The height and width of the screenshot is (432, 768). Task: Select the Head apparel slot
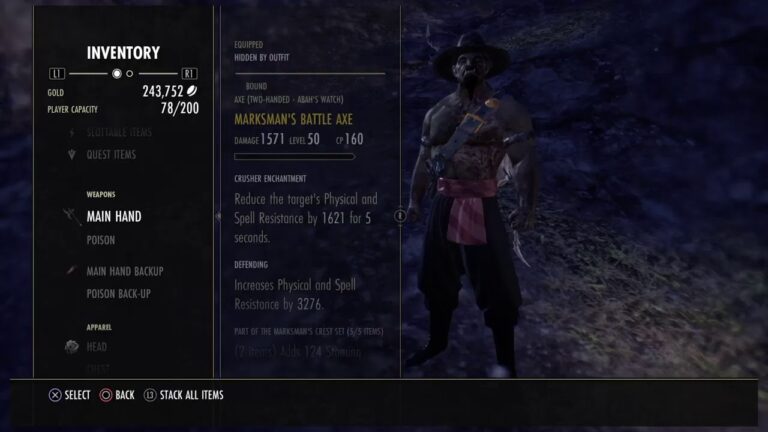[x=97, y=347]
